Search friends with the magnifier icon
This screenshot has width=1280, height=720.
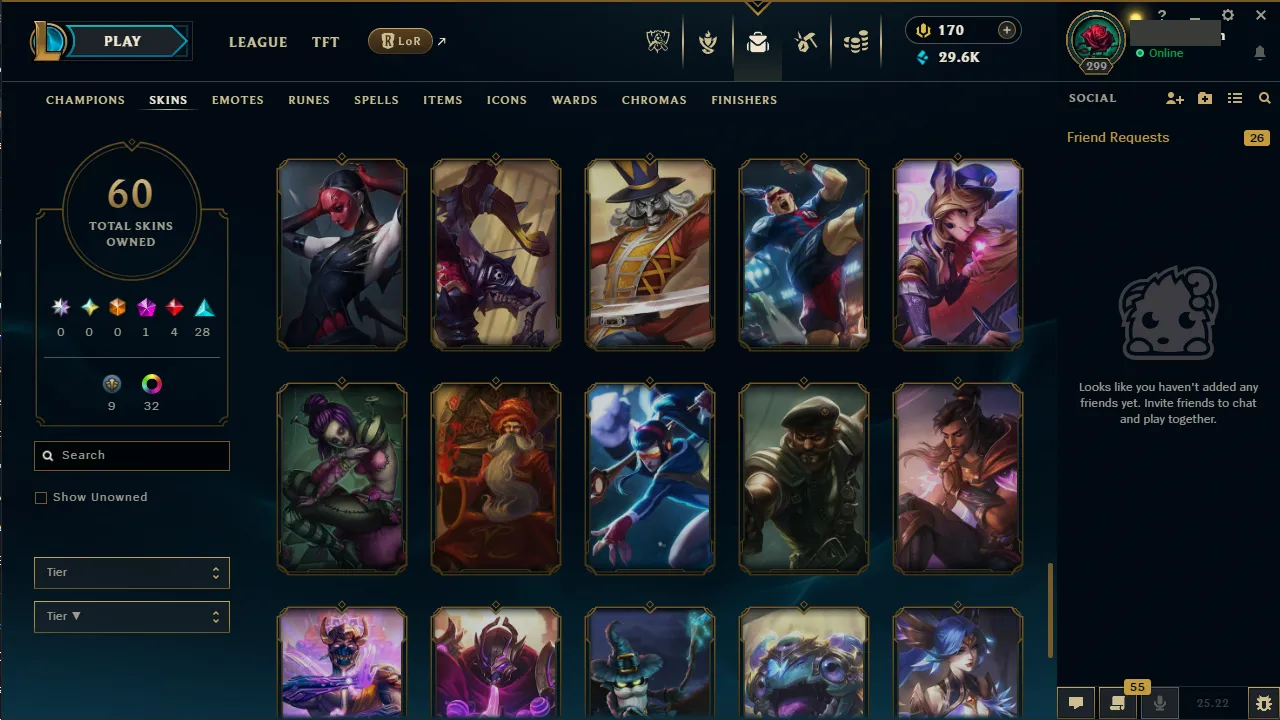click(x=1264, y=98)
